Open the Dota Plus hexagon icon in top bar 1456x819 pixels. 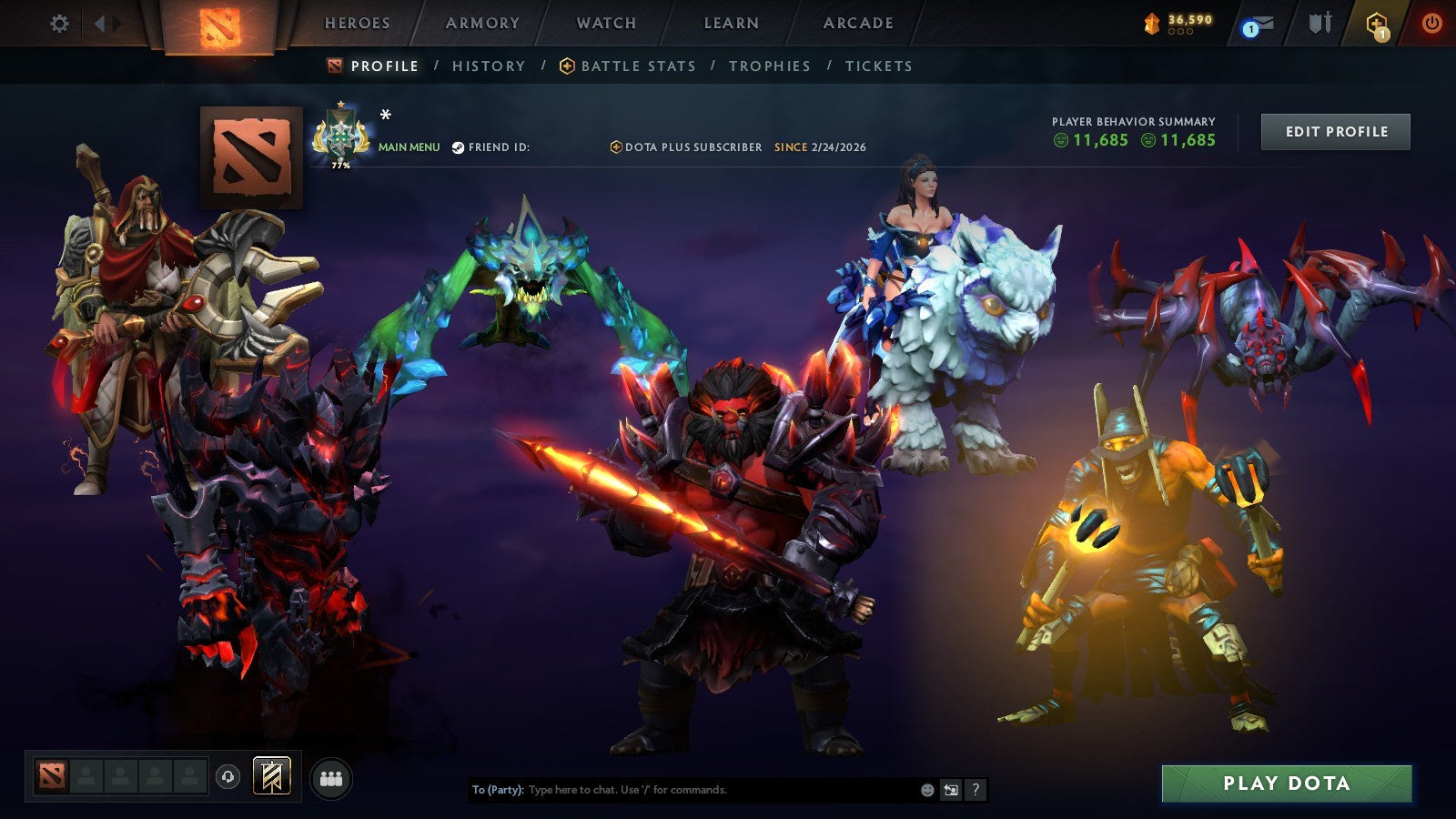(x=1374, y=23)
